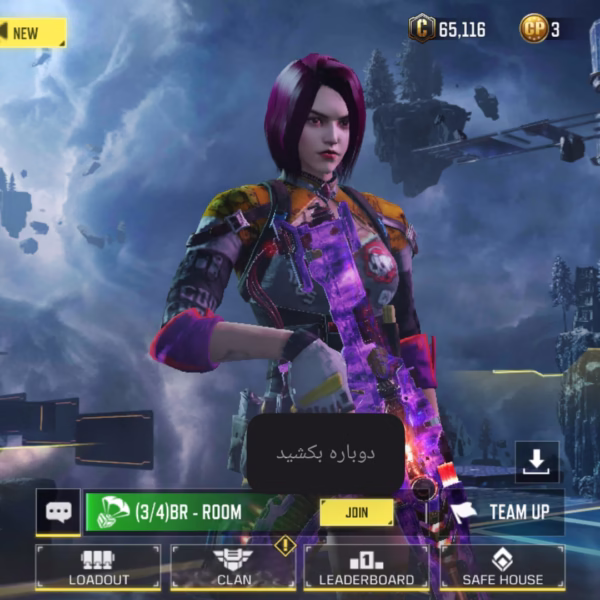Open the C credits currency counter

(x=448, y=29)
